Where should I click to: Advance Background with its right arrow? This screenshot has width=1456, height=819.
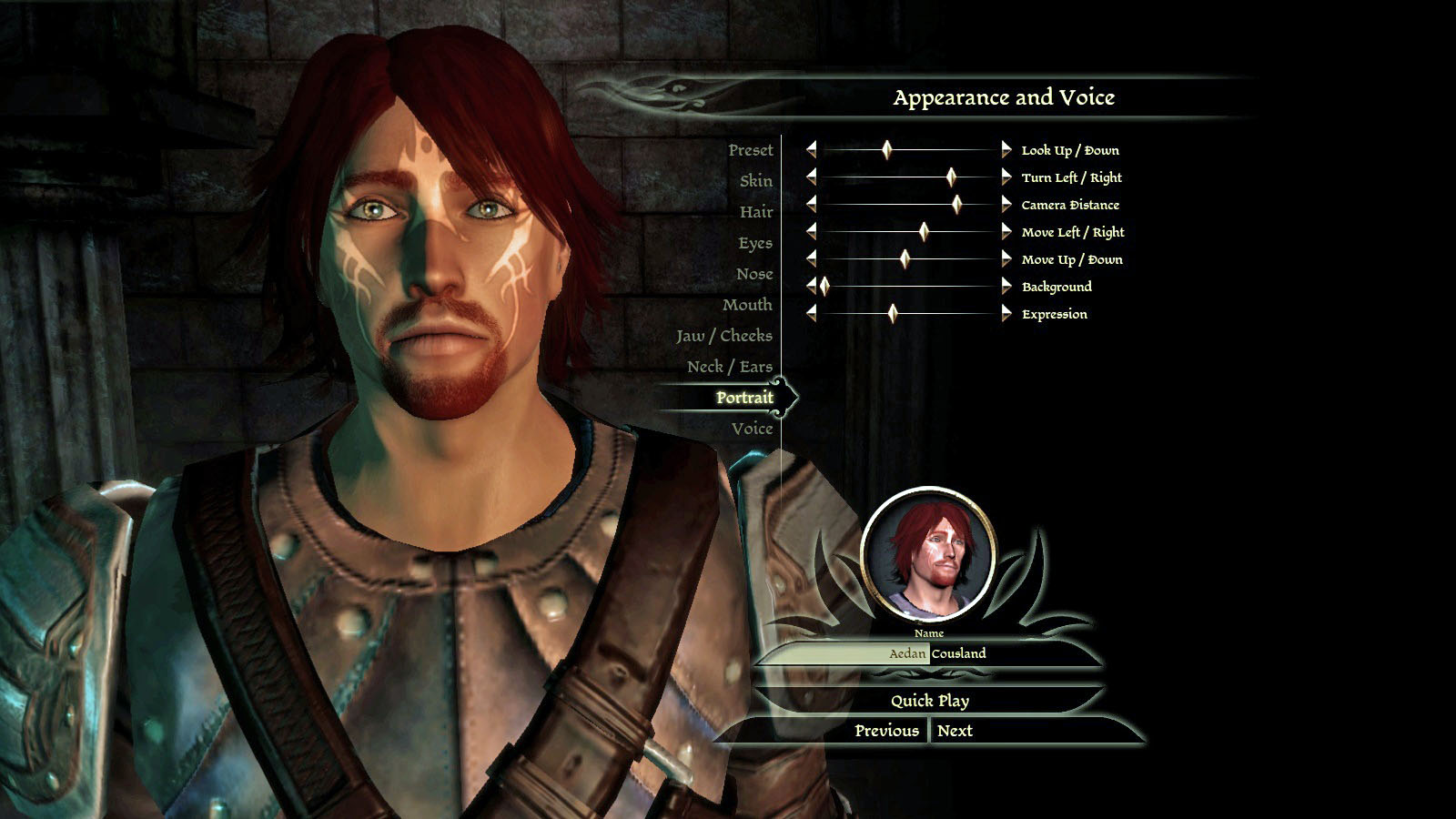(x=1006, y=287)
